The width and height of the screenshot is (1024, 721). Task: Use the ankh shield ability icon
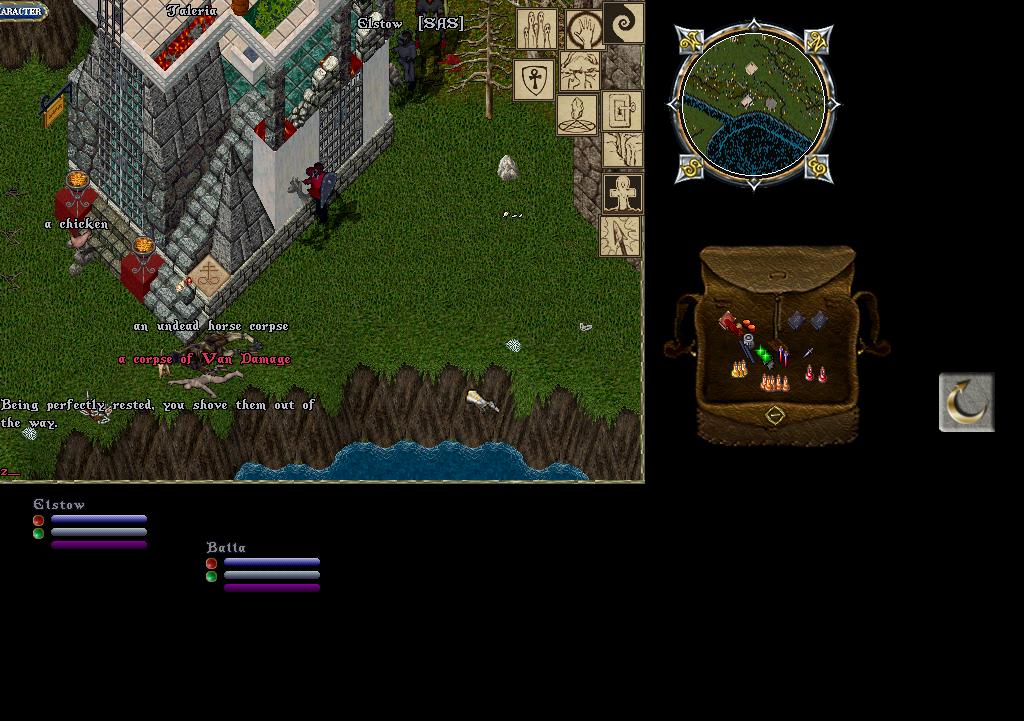[x=534, y=80]
